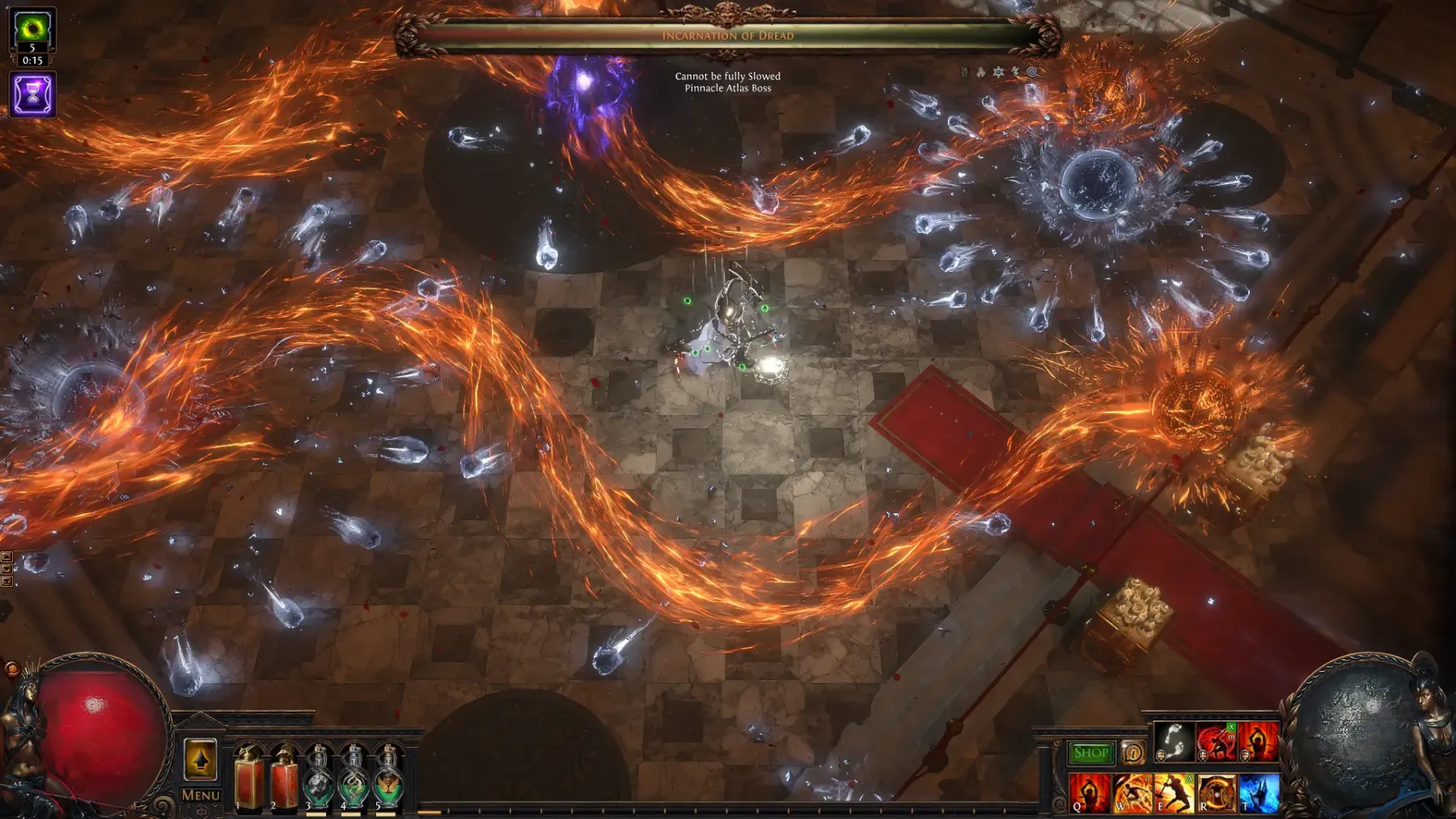Click the purple hourglass buff icon
Screen dimensions: 1456x819
[x=32, y=95]
